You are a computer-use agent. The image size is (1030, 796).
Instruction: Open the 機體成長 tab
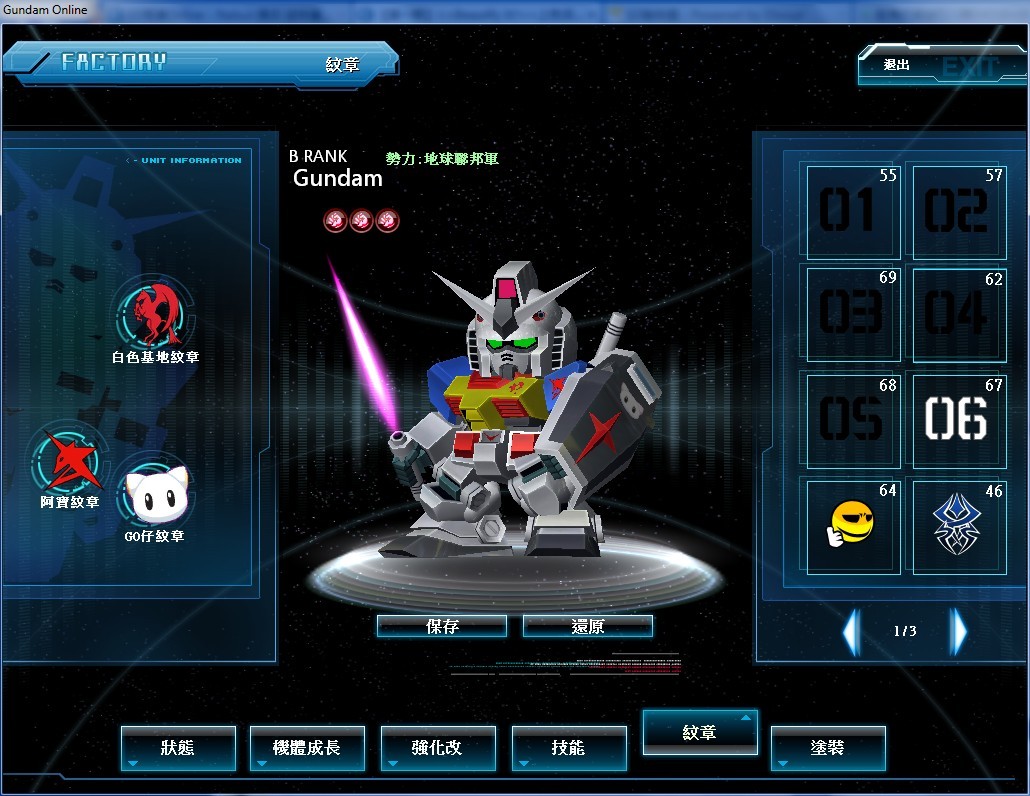[307, 748]
